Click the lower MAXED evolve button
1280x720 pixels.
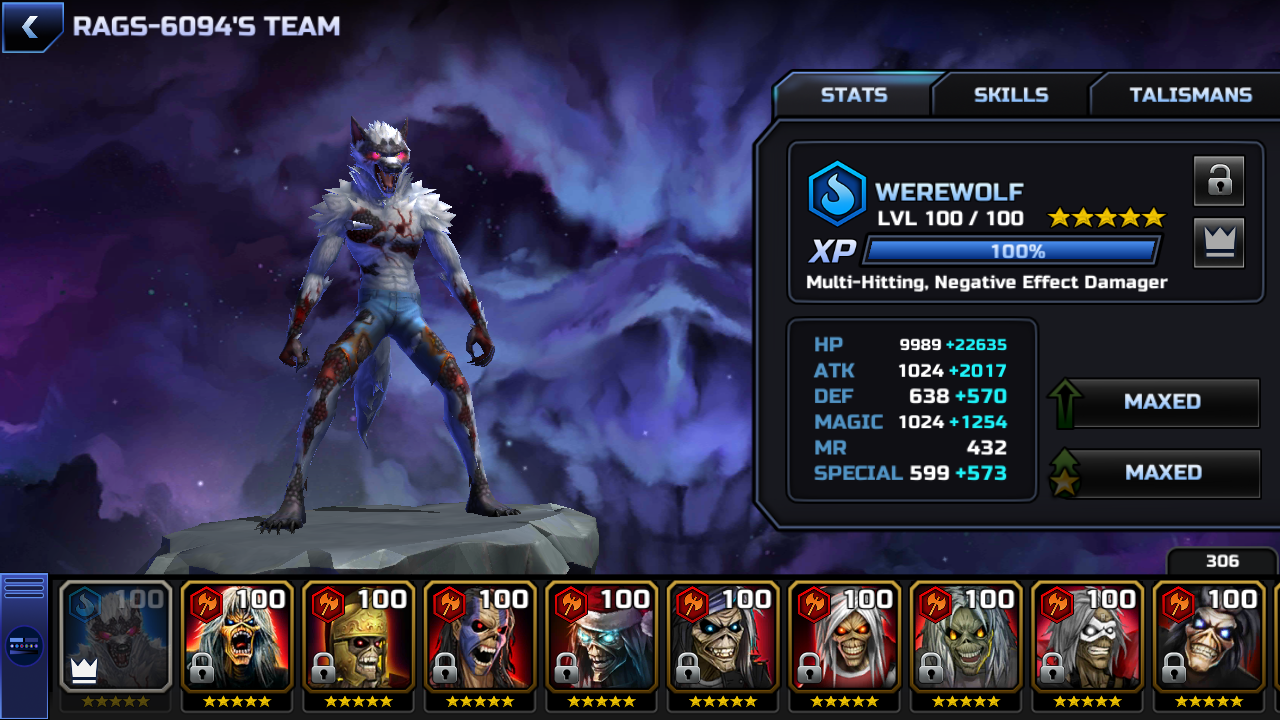click(1162, 473)
